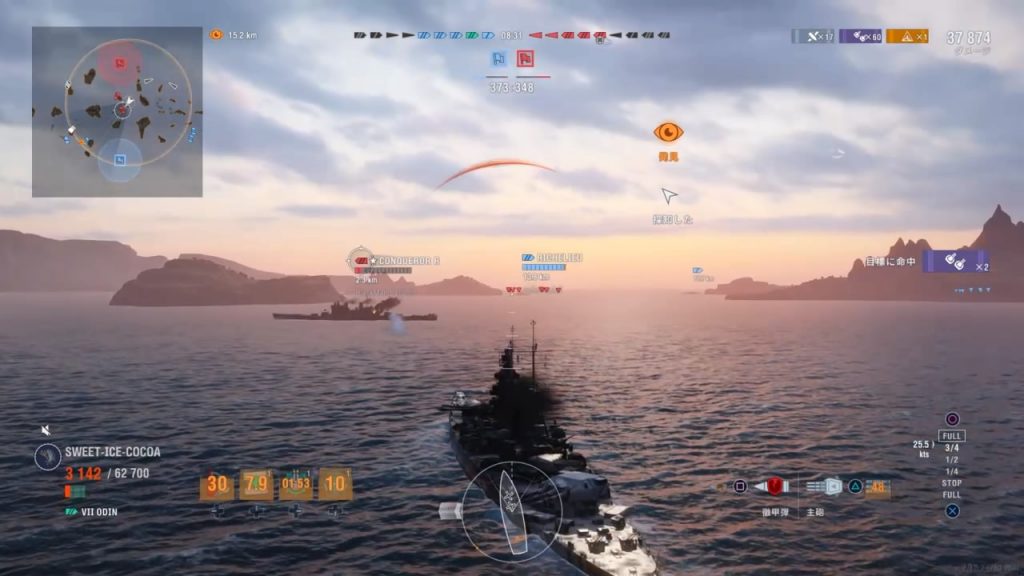Set throttle to 1/4 speed
The height and width of the screenshot is (576, 1024).
tap(951, 472)
